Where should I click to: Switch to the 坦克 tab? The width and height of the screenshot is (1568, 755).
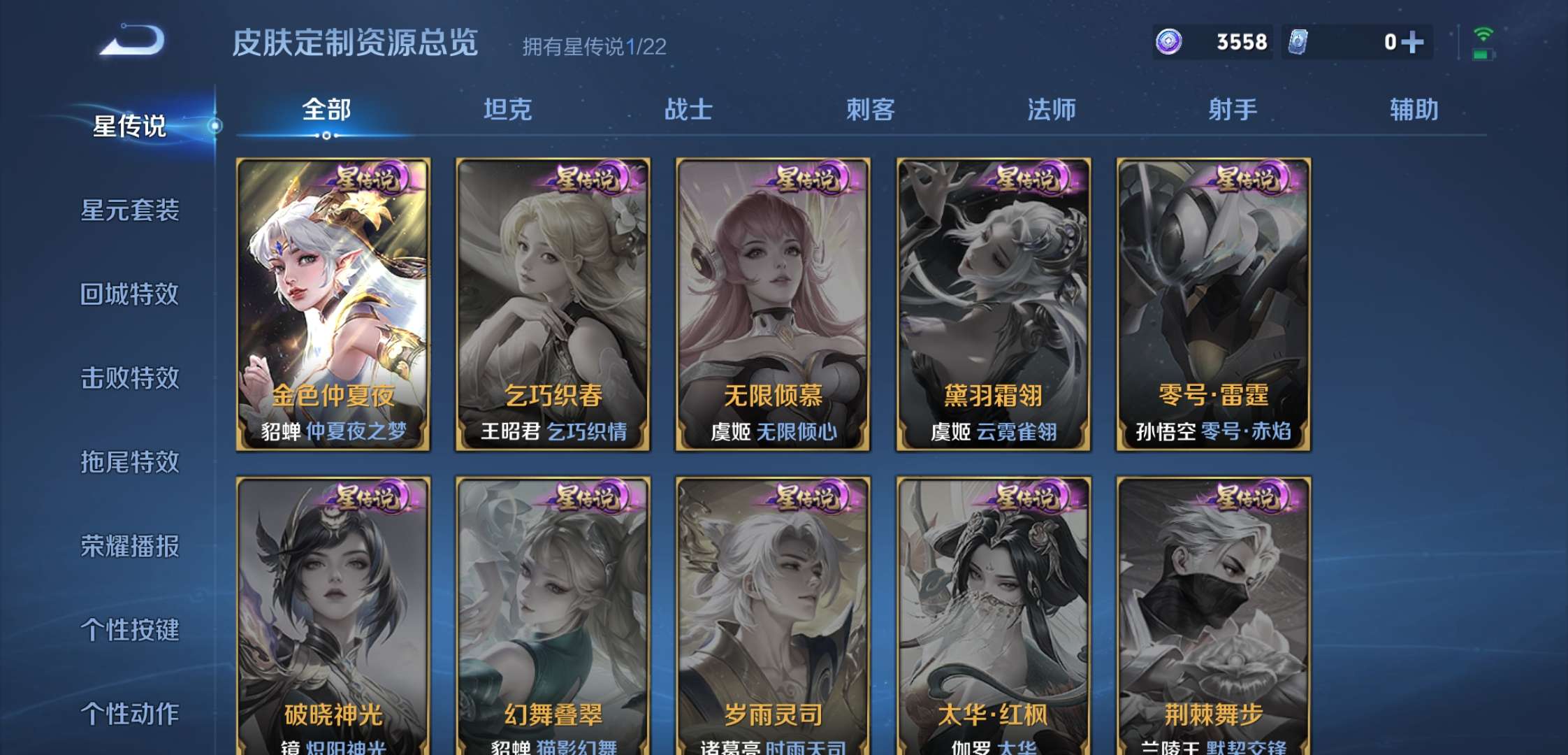509,110
